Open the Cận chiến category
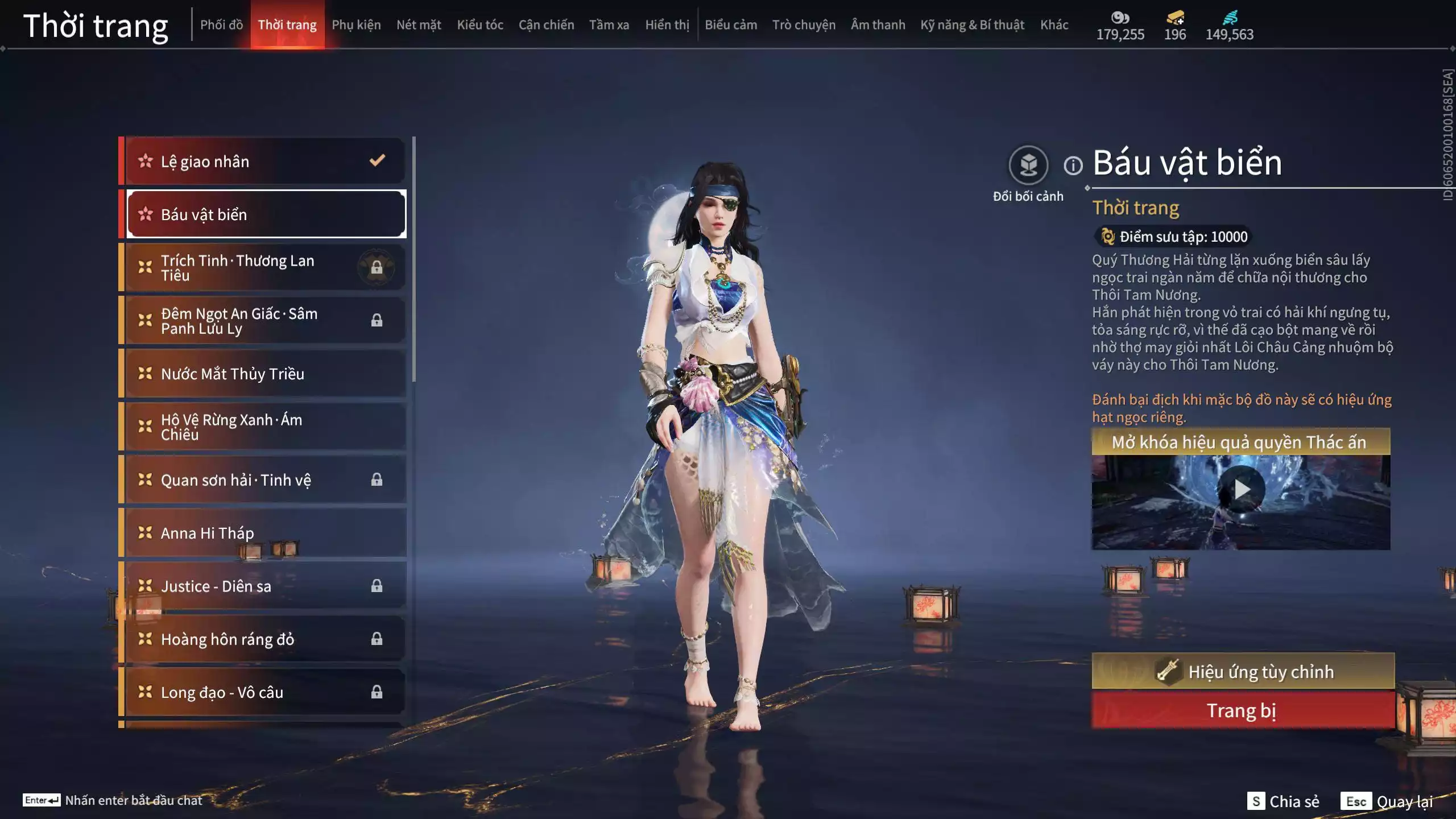The image size is (1456, 819). (546, 25)
